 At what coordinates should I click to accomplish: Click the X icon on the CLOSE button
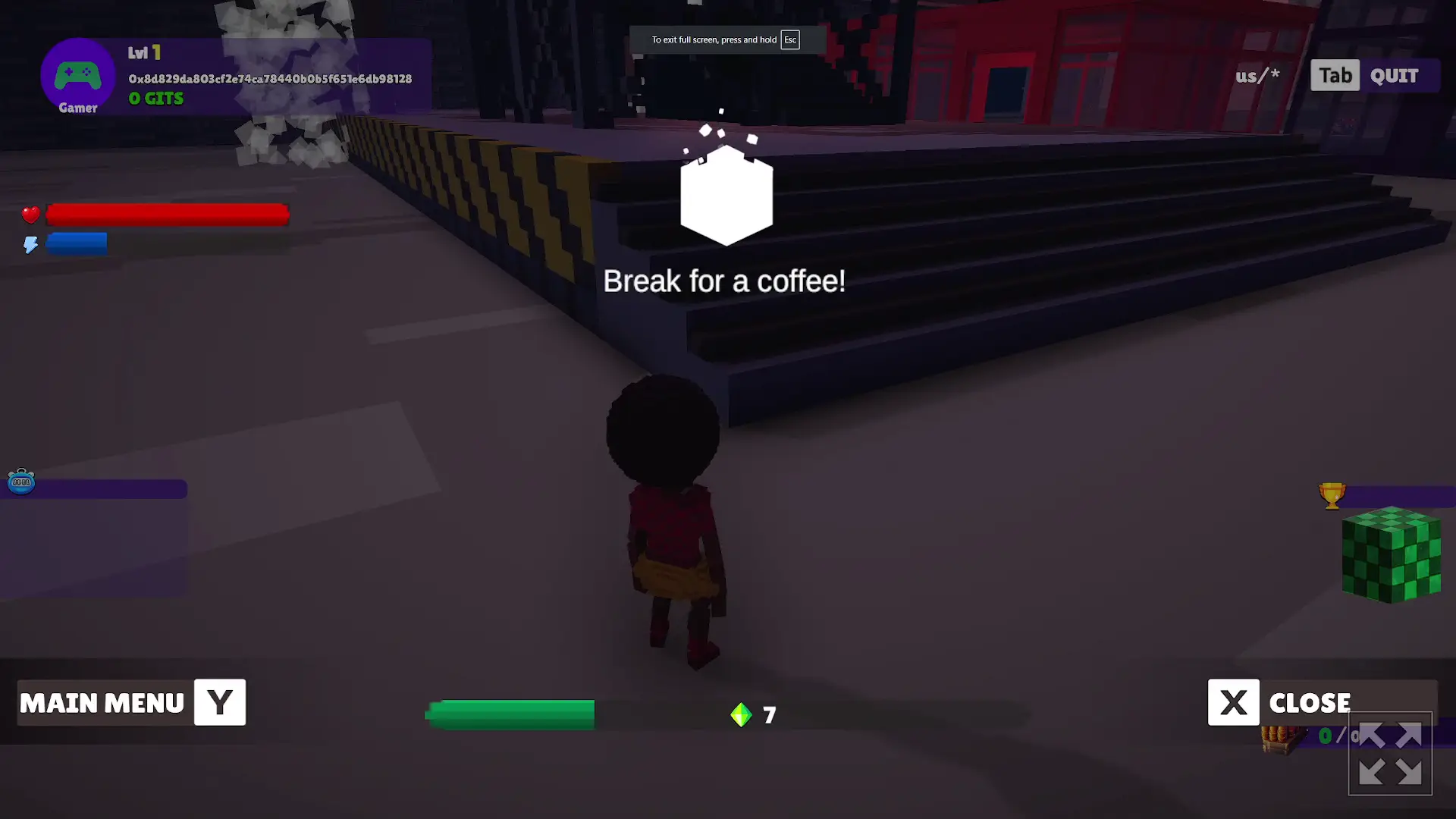[x=1234, y=702]
